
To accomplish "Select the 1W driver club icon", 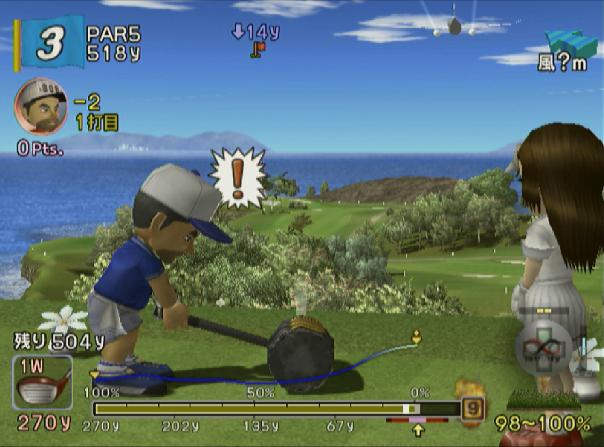I will pyautogui.click(x=42, y=383).
